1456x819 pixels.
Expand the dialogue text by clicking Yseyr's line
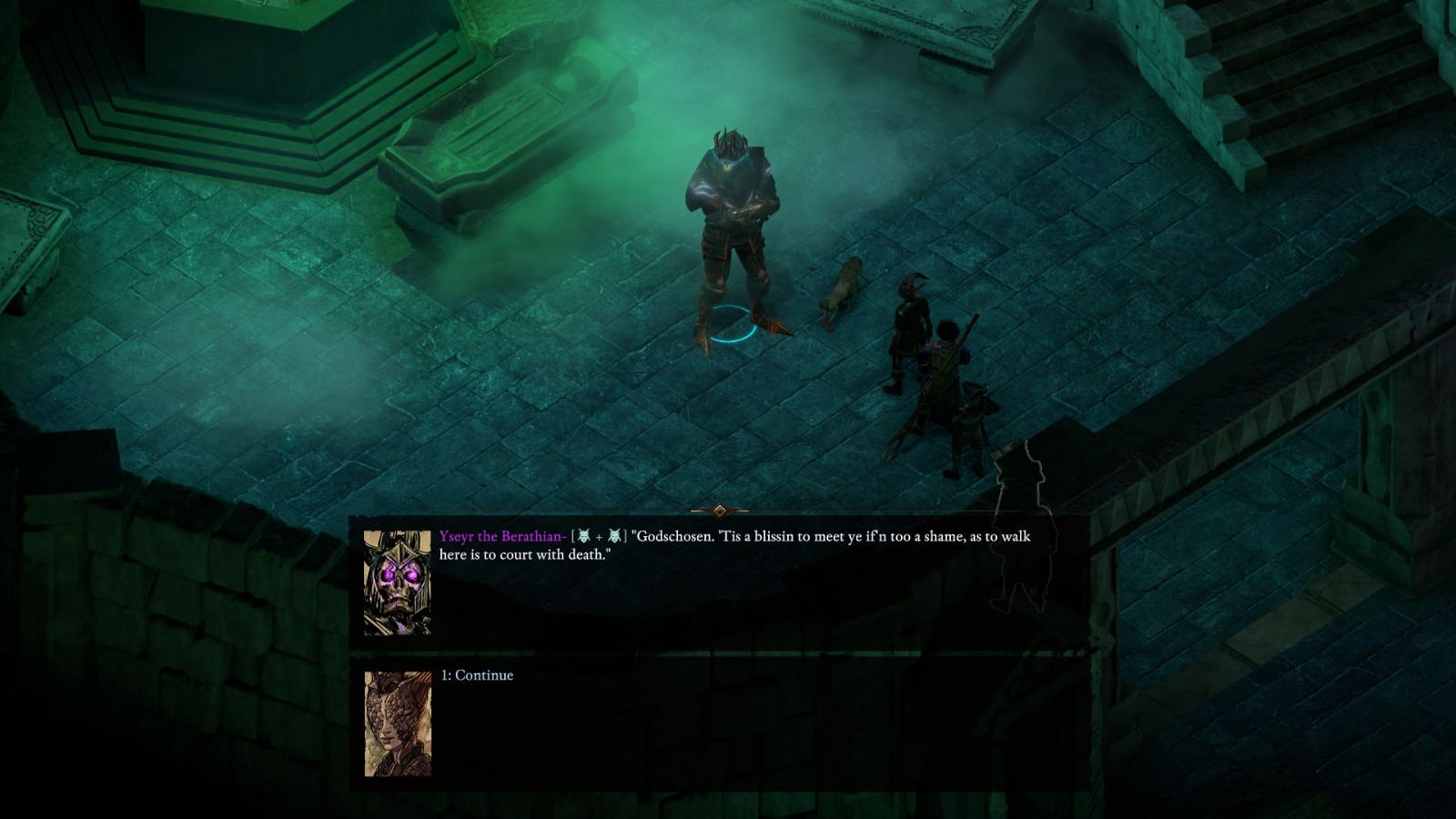click(x=819, y=546)
